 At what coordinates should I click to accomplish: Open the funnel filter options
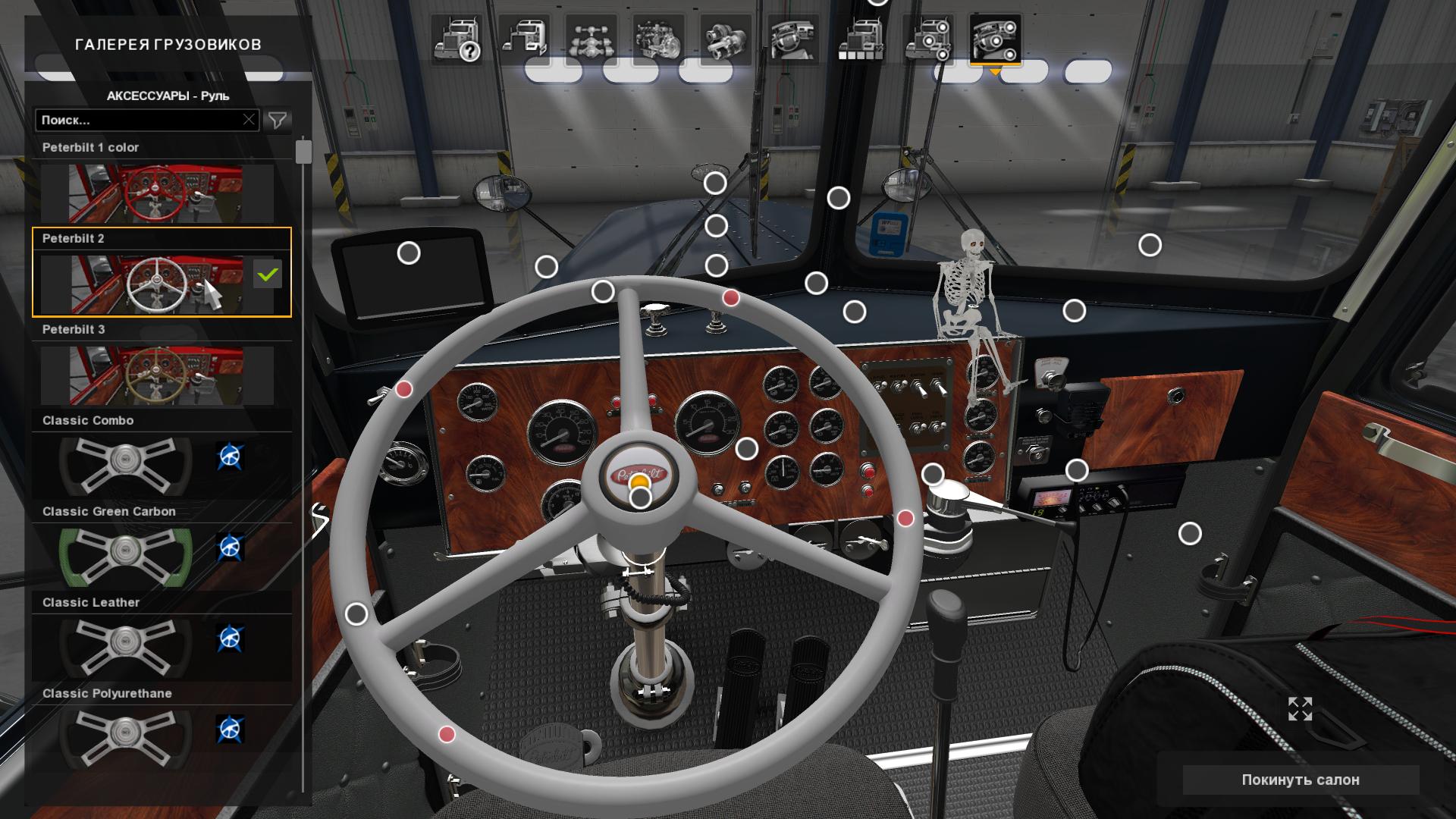tap(278, 120)
